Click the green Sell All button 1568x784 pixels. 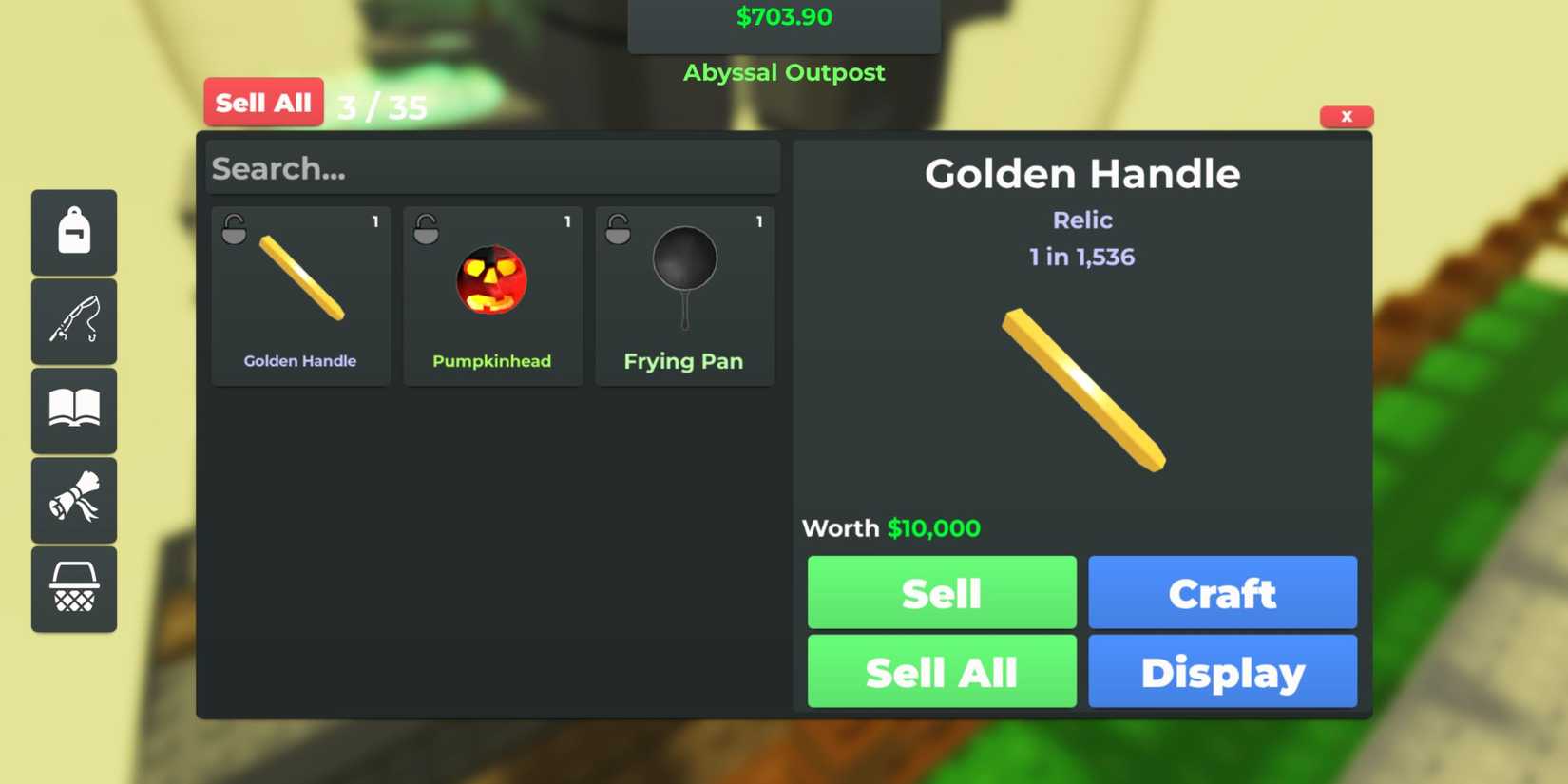(941, 671)
